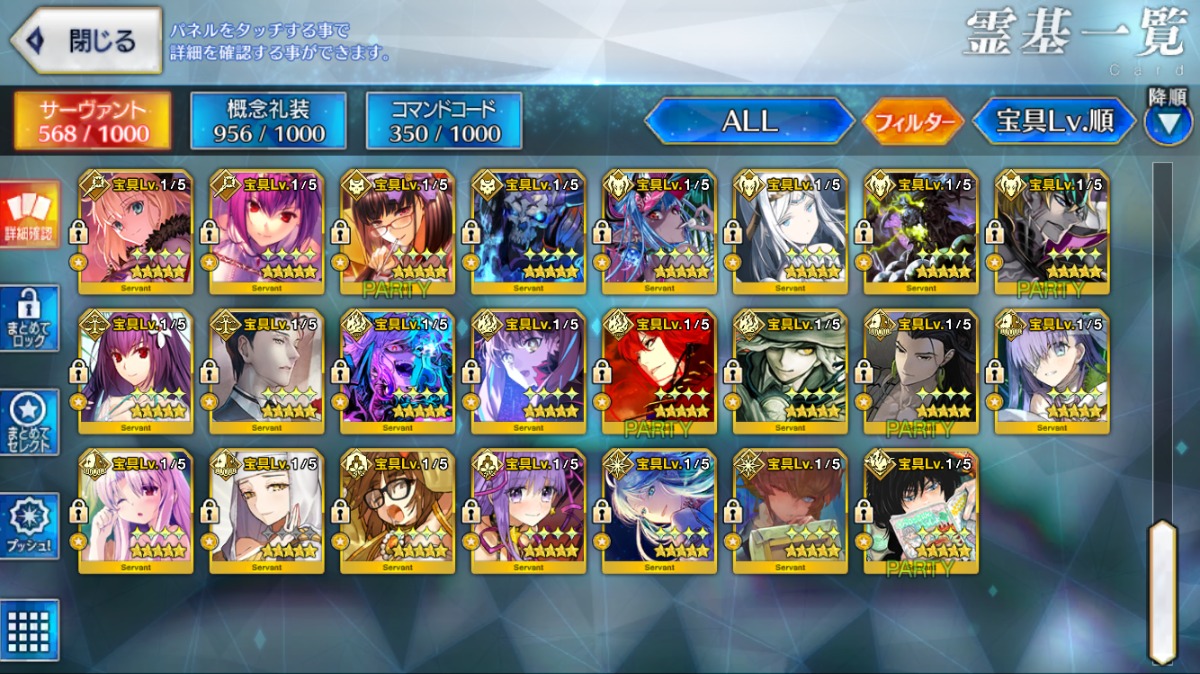The width and height of the screenshot is (1200, 674).
Task: Select the まとめてセレクト bulk select button
Action: point(30,423)
